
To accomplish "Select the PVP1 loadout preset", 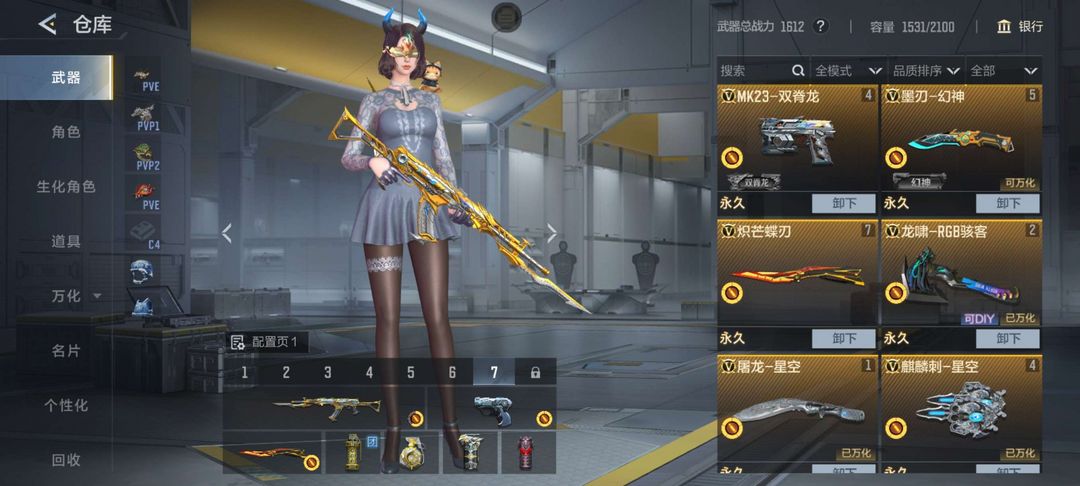I will point(145,117).
